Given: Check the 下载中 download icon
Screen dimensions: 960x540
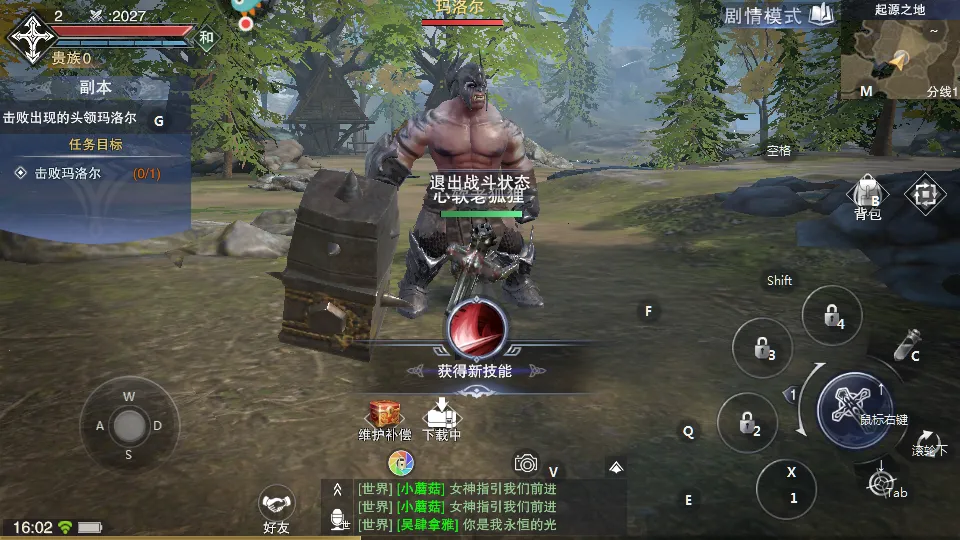Looking at the screenshot, I should coord(441,418).
